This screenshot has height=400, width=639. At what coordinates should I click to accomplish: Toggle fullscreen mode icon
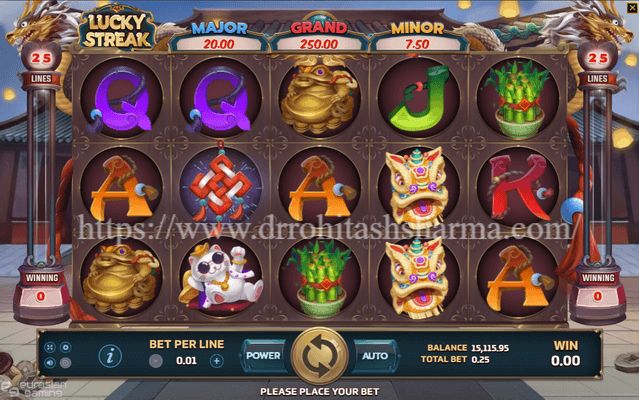(x=50, y=347)
